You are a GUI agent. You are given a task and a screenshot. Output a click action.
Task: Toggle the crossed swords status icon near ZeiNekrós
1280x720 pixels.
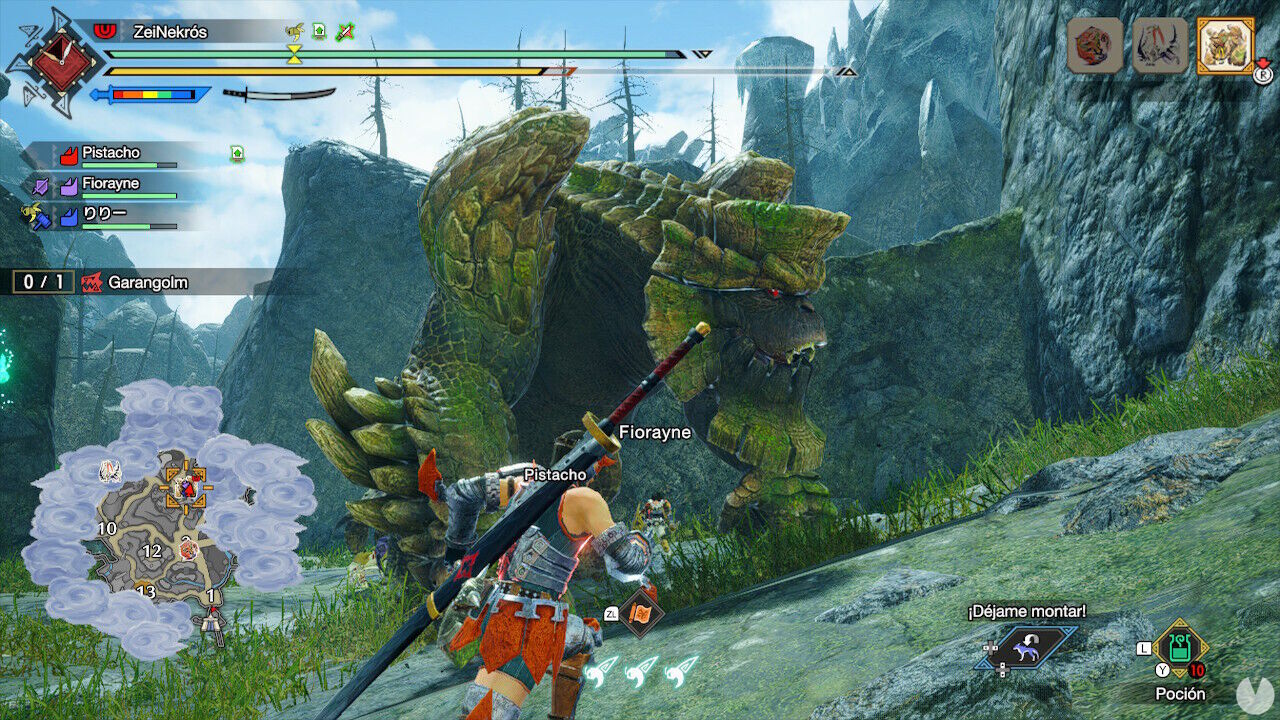(x=344, y=31)
